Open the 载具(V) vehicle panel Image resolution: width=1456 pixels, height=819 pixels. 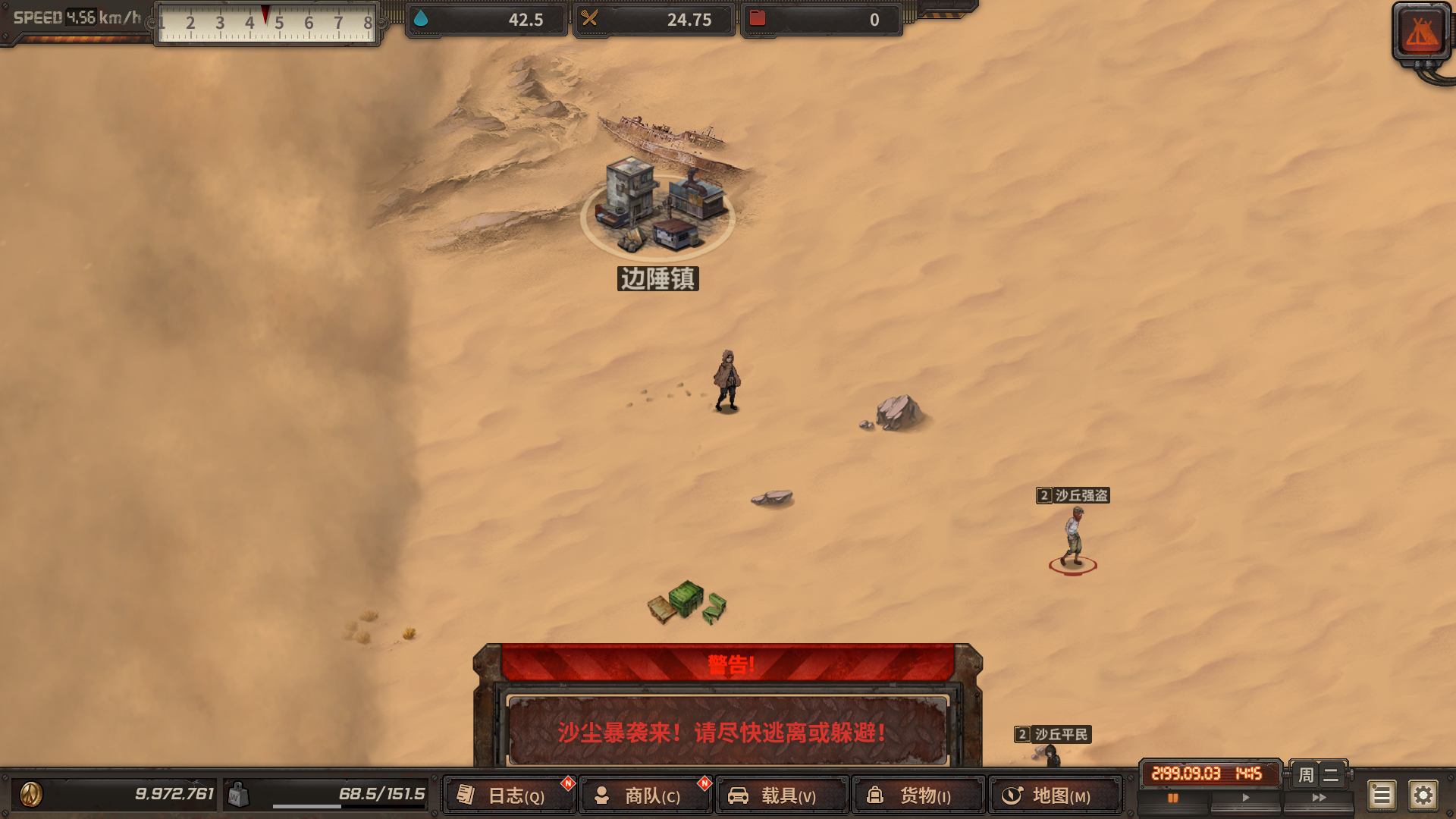(783, 795)
